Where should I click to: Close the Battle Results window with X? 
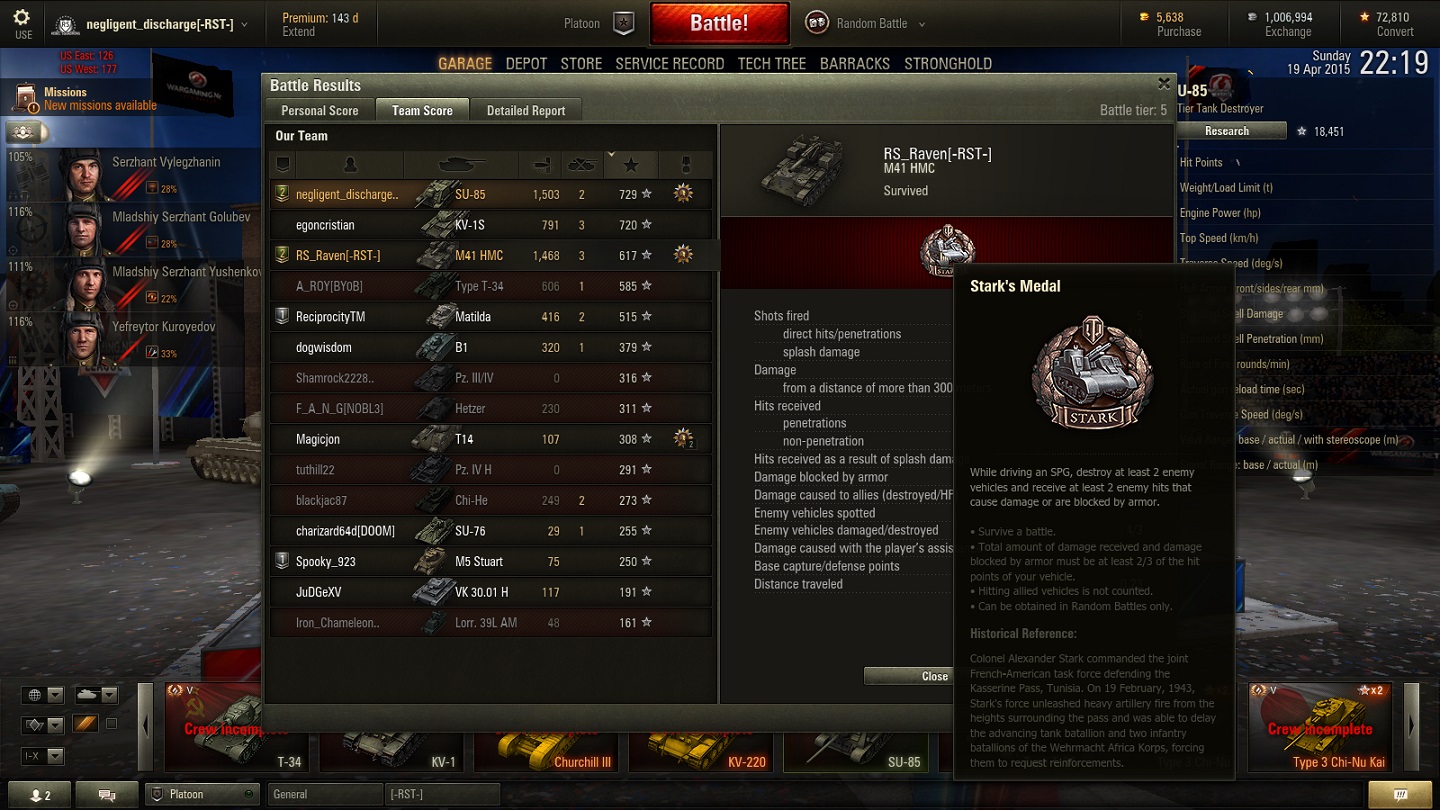click(1163, 84)
